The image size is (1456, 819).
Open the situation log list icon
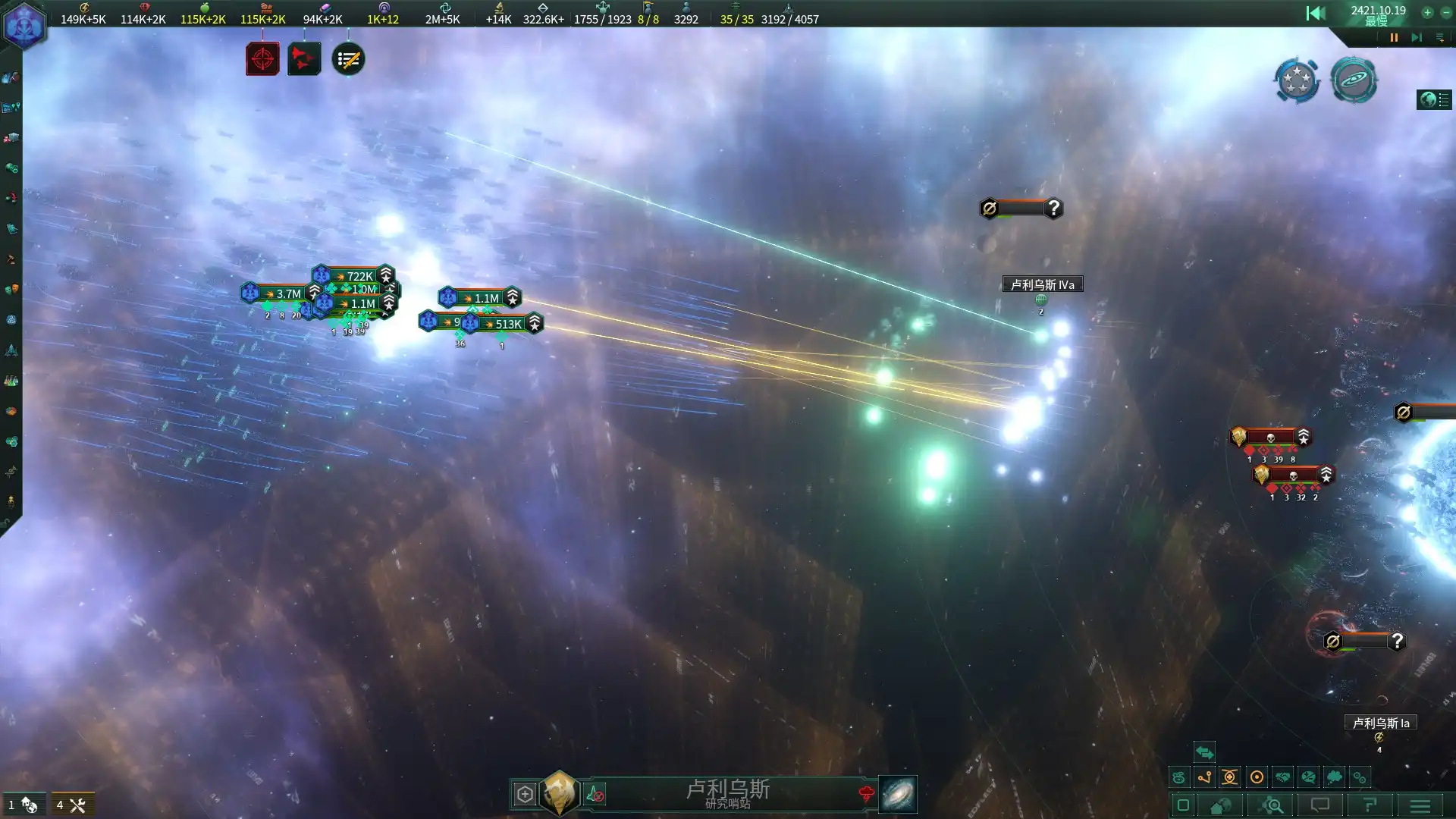coord(348,59)
